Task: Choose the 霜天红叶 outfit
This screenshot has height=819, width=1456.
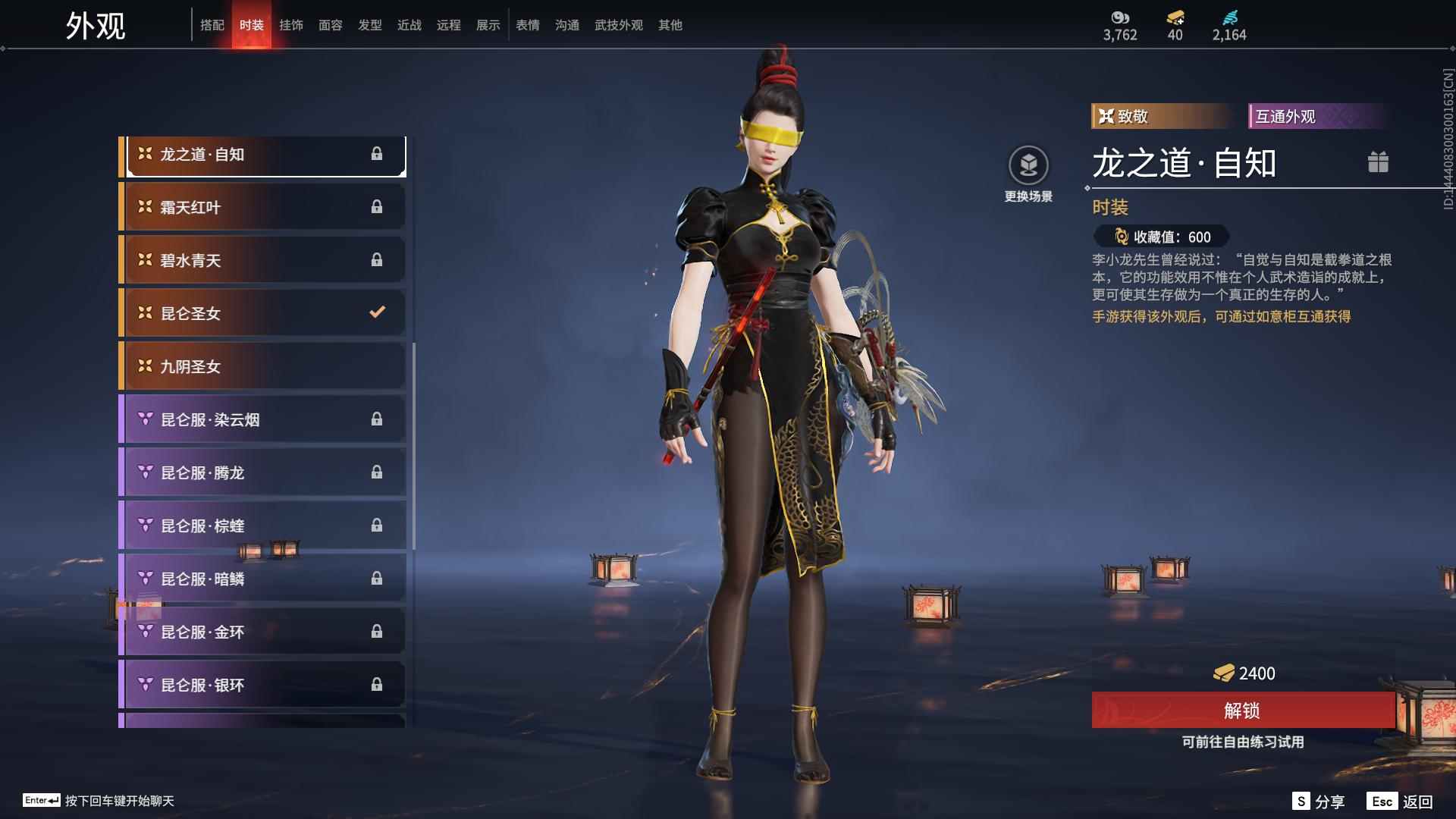Action: 262,207
